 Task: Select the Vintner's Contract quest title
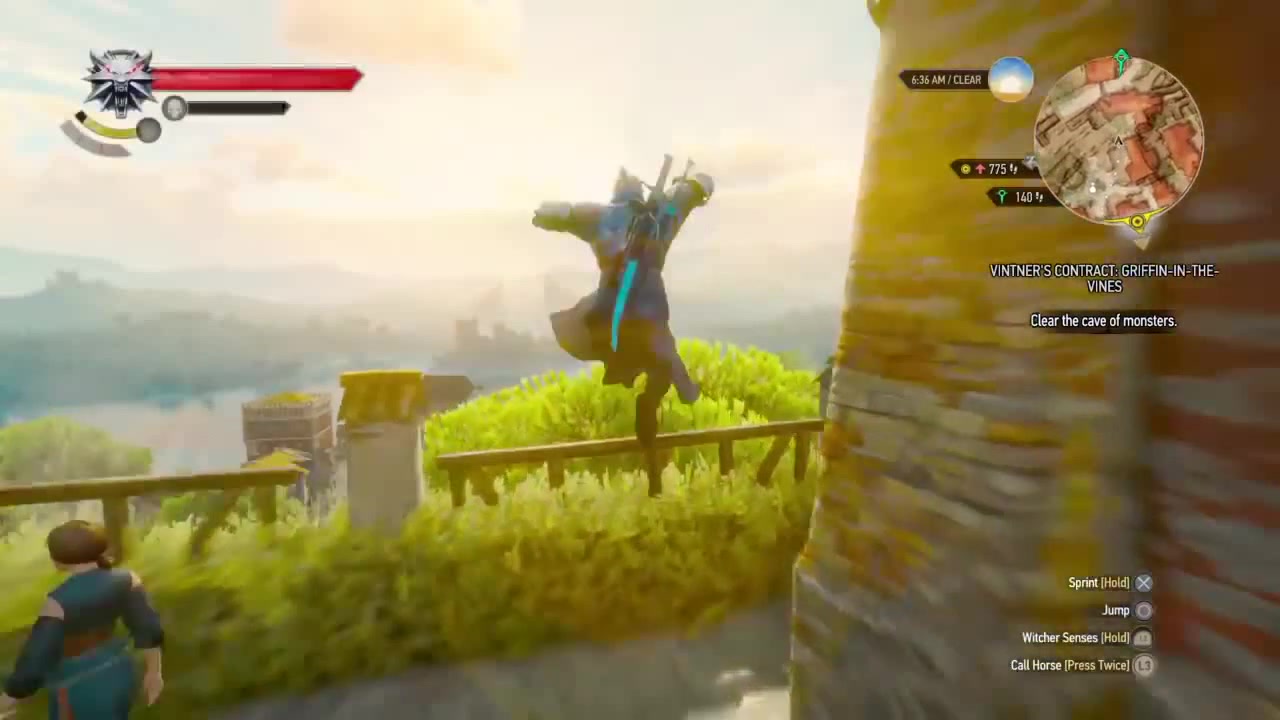pos(1104,278)
